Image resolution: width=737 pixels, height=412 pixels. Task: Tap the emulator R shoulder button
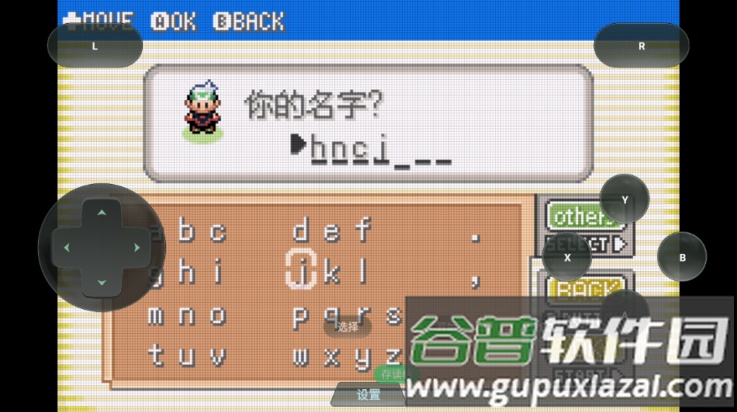click(x=641, y=46)
